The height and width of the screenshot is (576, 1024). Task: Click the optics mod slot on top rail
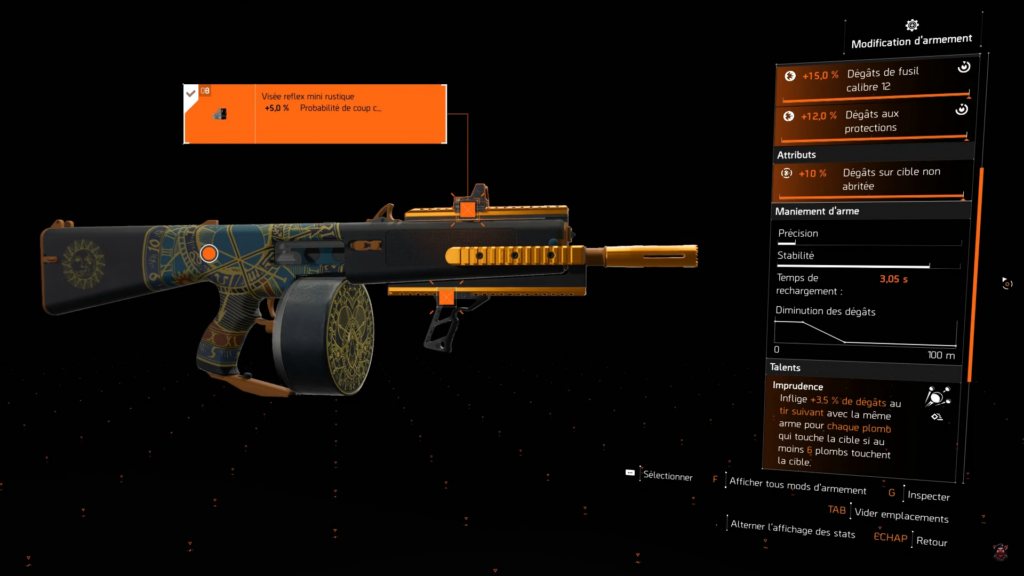(x=466, y=207)
